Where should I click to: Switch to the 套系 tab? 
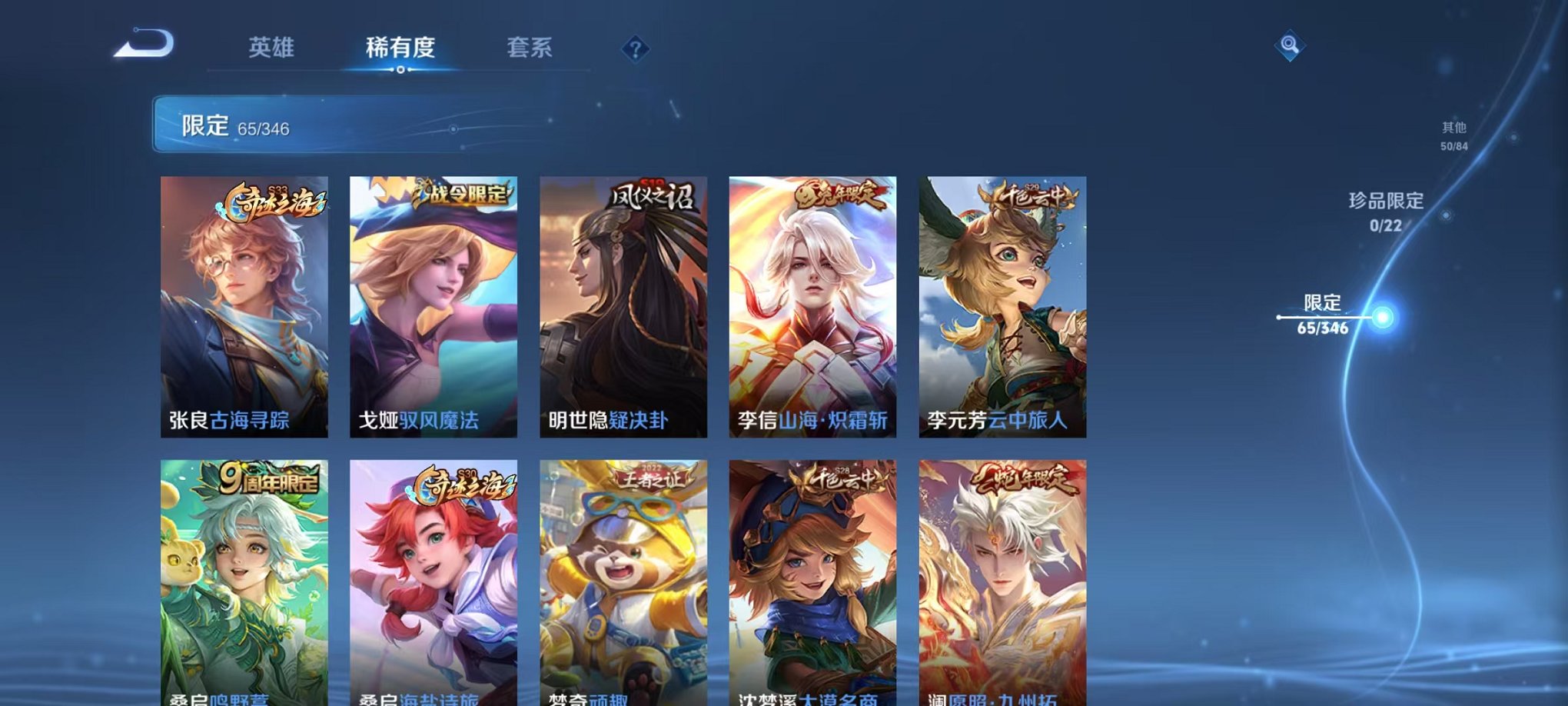530,48
